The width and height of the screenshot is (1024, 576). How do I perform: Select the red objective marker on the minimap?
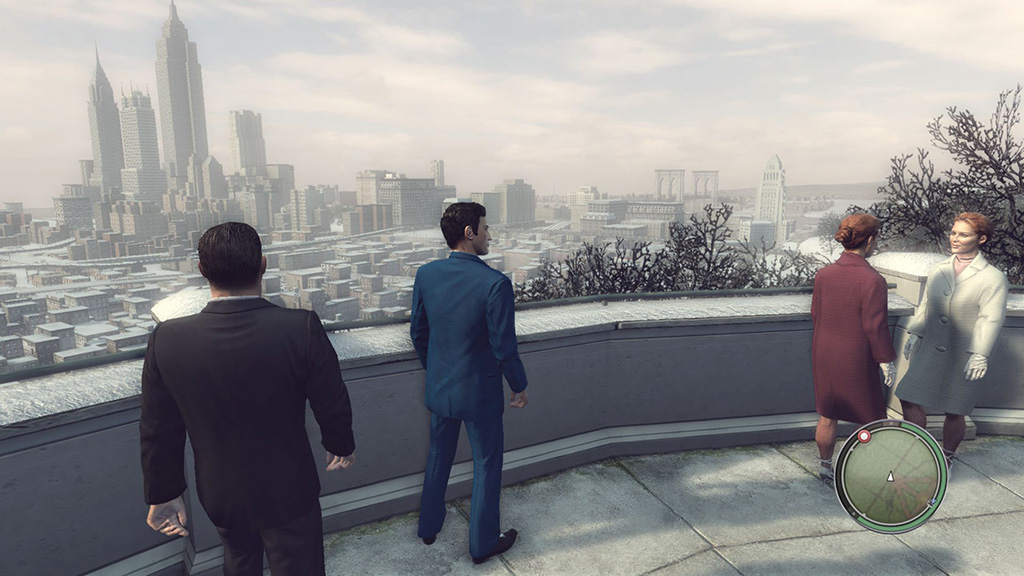click(864, 436)
